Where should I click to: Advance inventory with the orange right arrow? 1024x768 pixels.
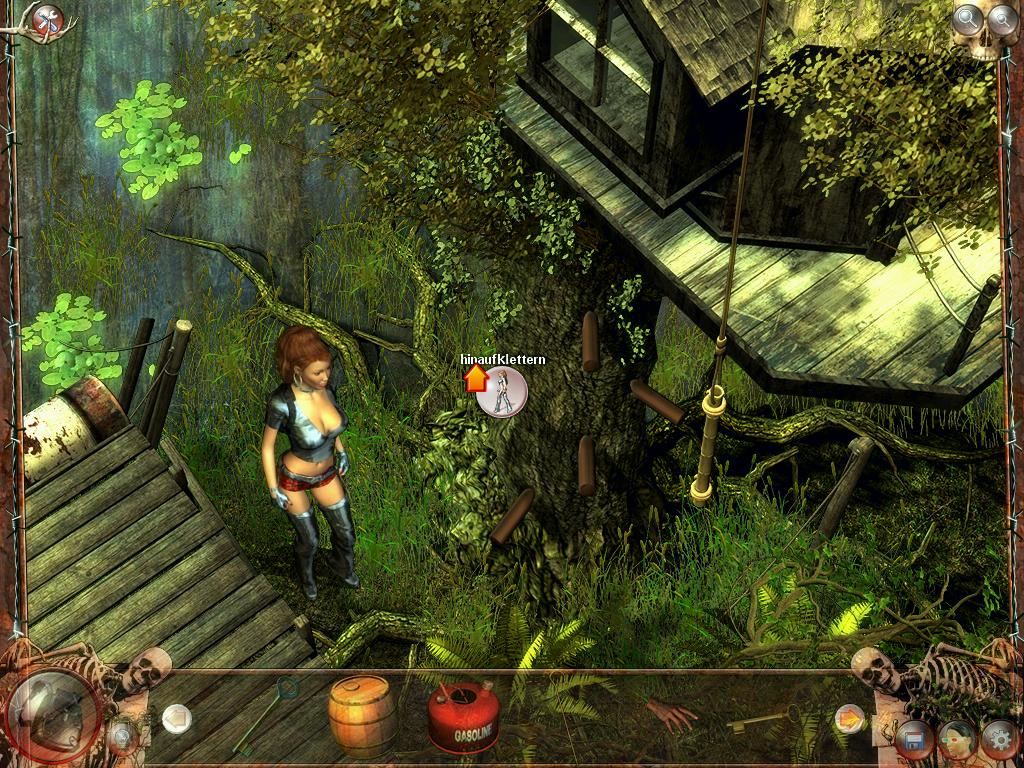849,717
